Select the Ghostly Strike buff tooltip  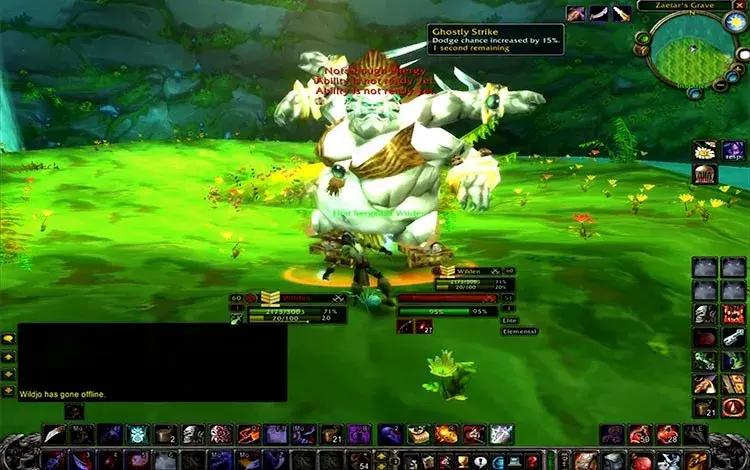495,38
